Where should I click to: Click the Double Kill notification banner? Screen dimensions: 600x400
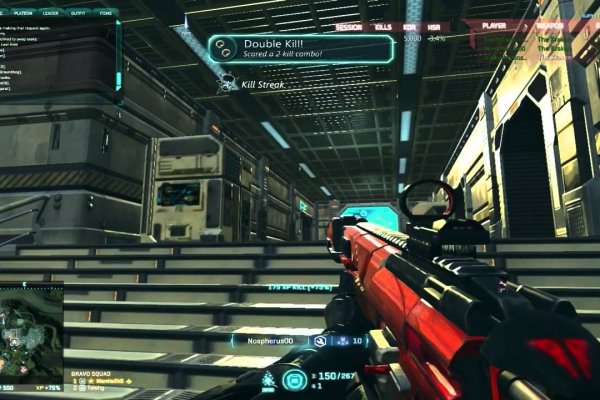[x=287, y=49]
